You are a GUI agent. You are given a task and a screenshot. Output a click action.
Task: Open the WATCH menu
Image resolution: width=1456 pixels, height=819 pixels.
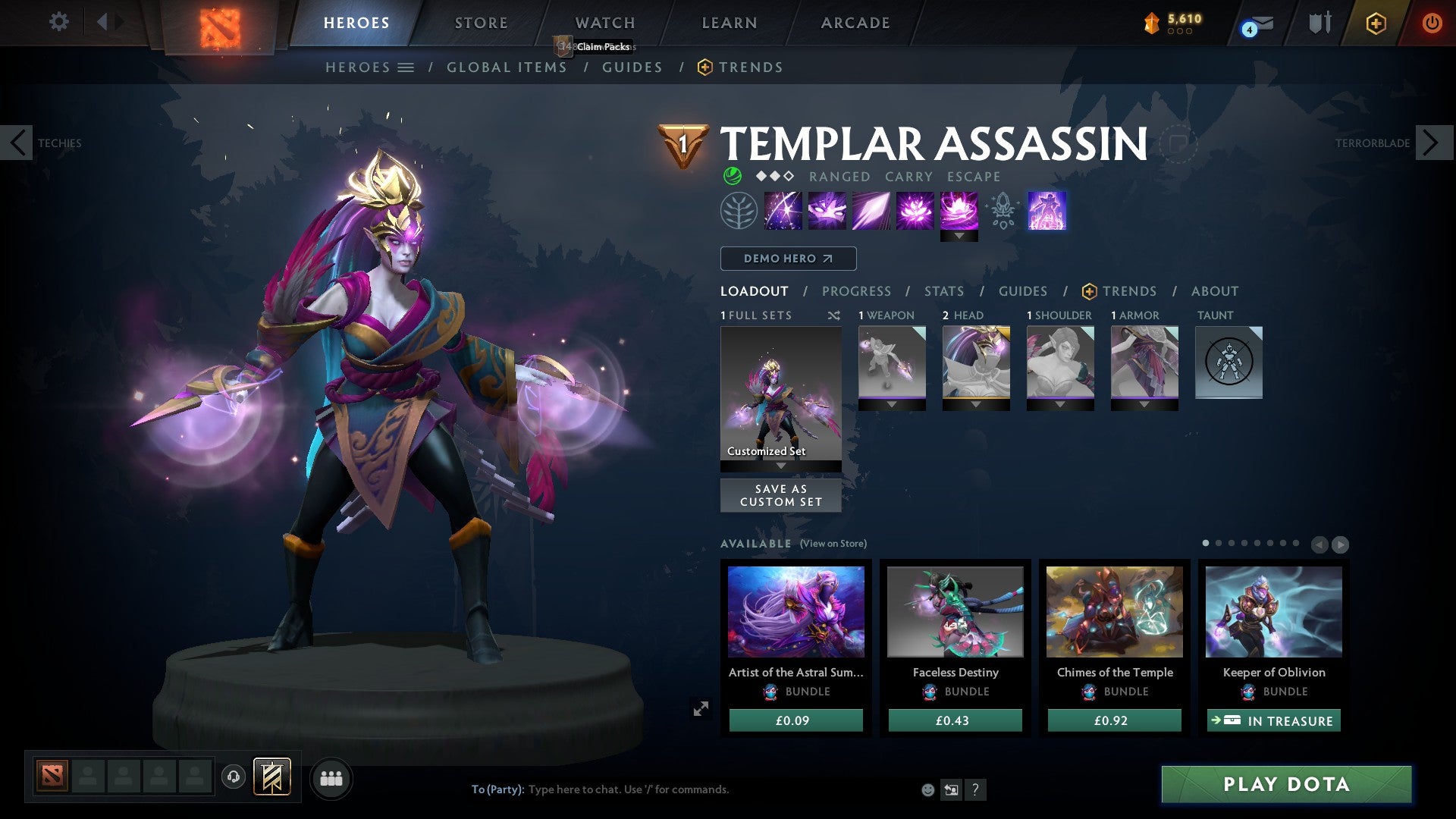[604, 23]
